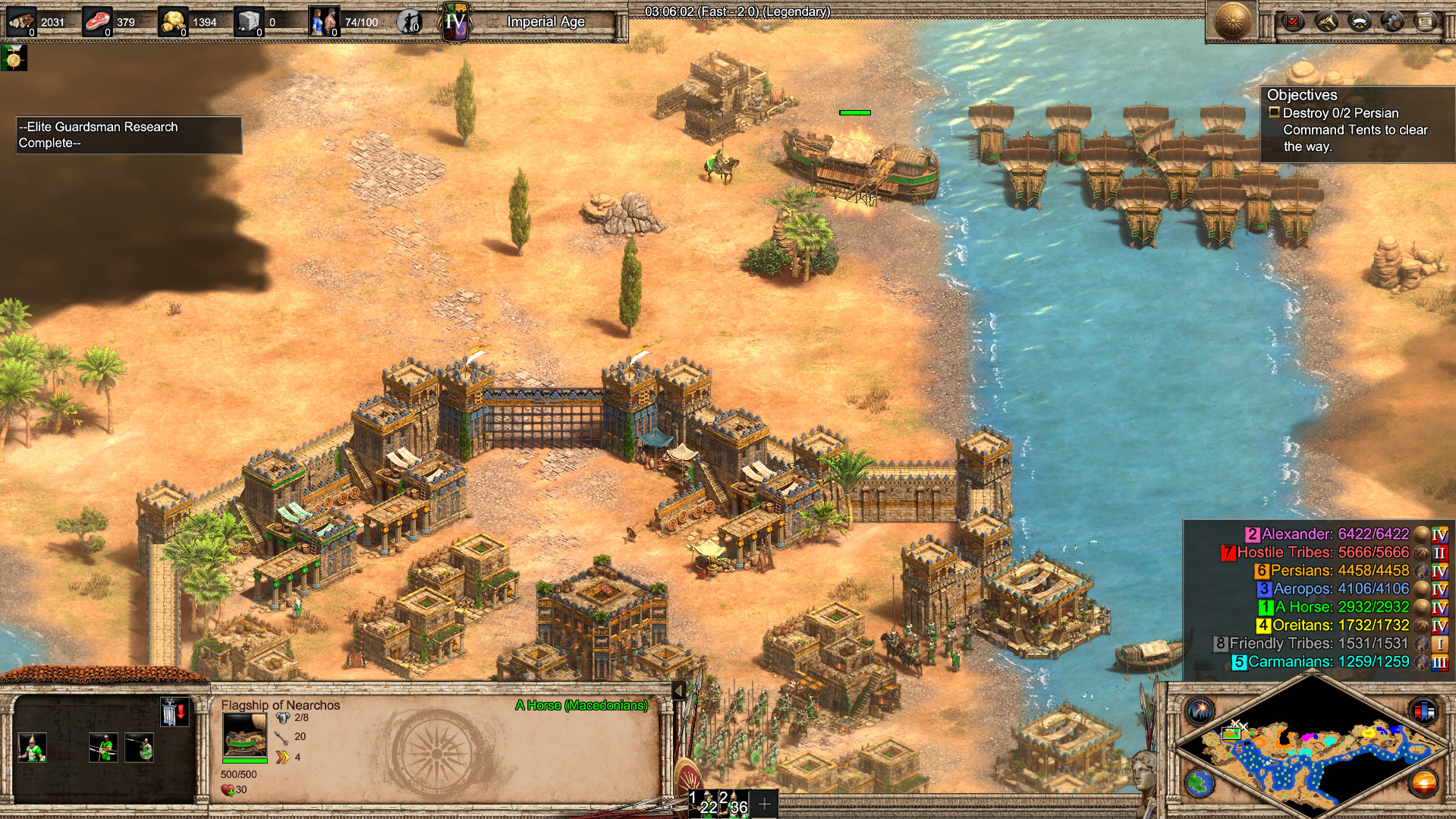Open settings via the gears icon
Image resolution: width=1456 pixels, height=819 pixels.
click(x=1392, y=21)
